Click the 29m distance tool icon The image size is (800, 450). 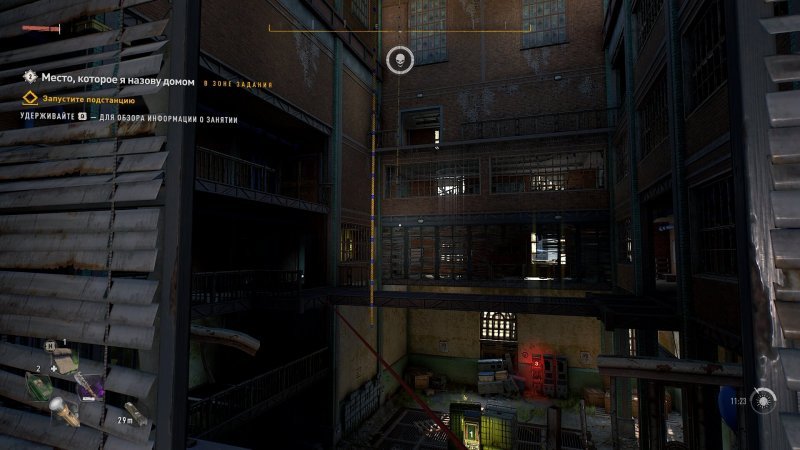point(134,412)
